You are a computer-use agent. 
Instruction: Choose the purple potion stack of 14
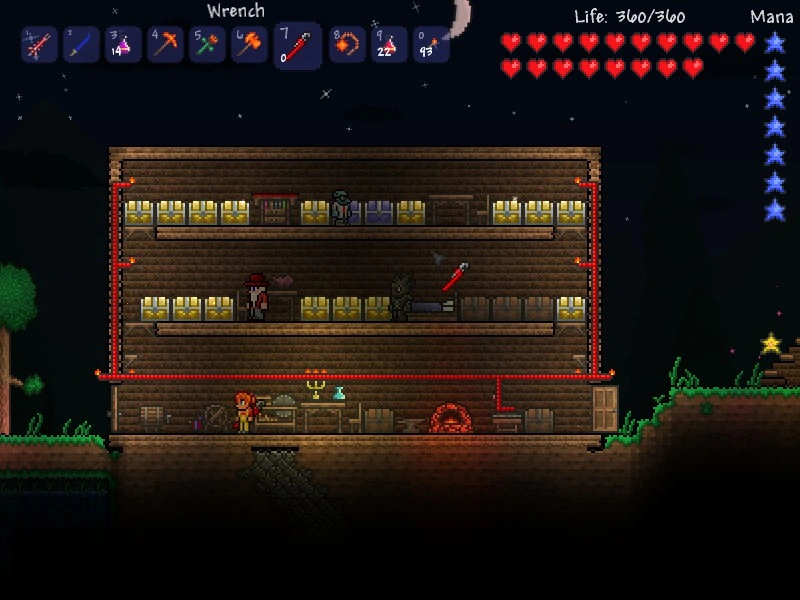123,45
